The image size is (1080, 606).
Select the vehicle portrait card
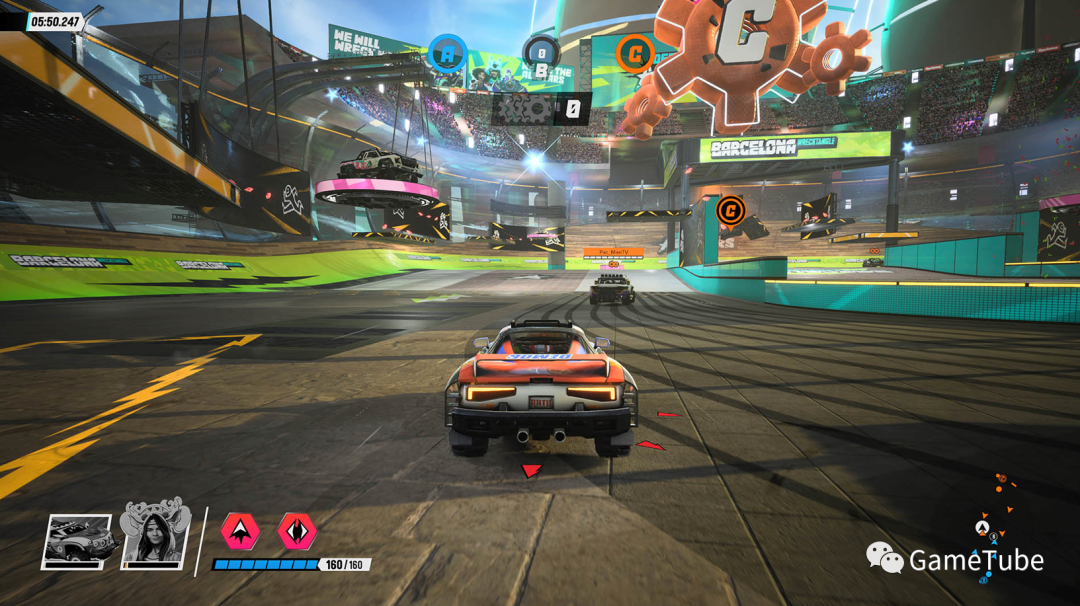click(x=77, y=541)
